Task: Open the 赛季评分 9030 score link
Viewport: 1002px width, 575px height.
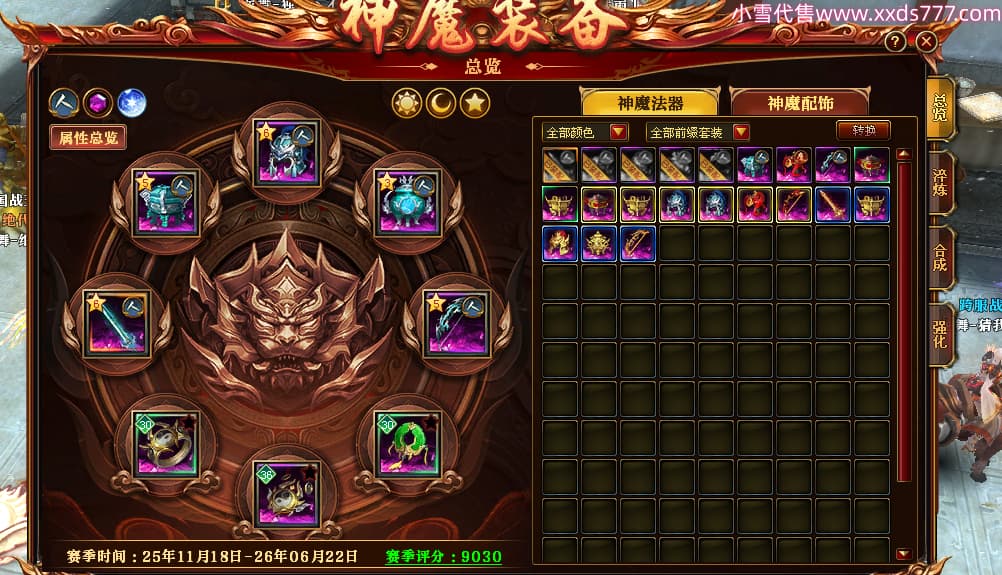Action: coord(443,556)
